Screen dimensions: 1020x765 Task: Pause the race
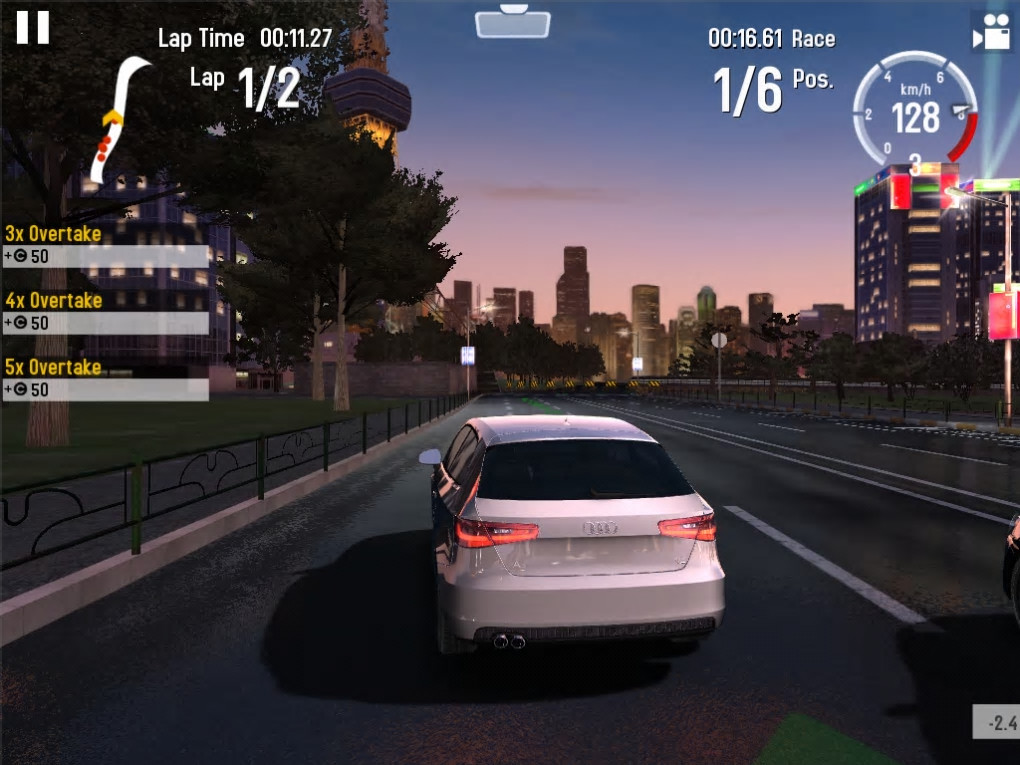32,26
